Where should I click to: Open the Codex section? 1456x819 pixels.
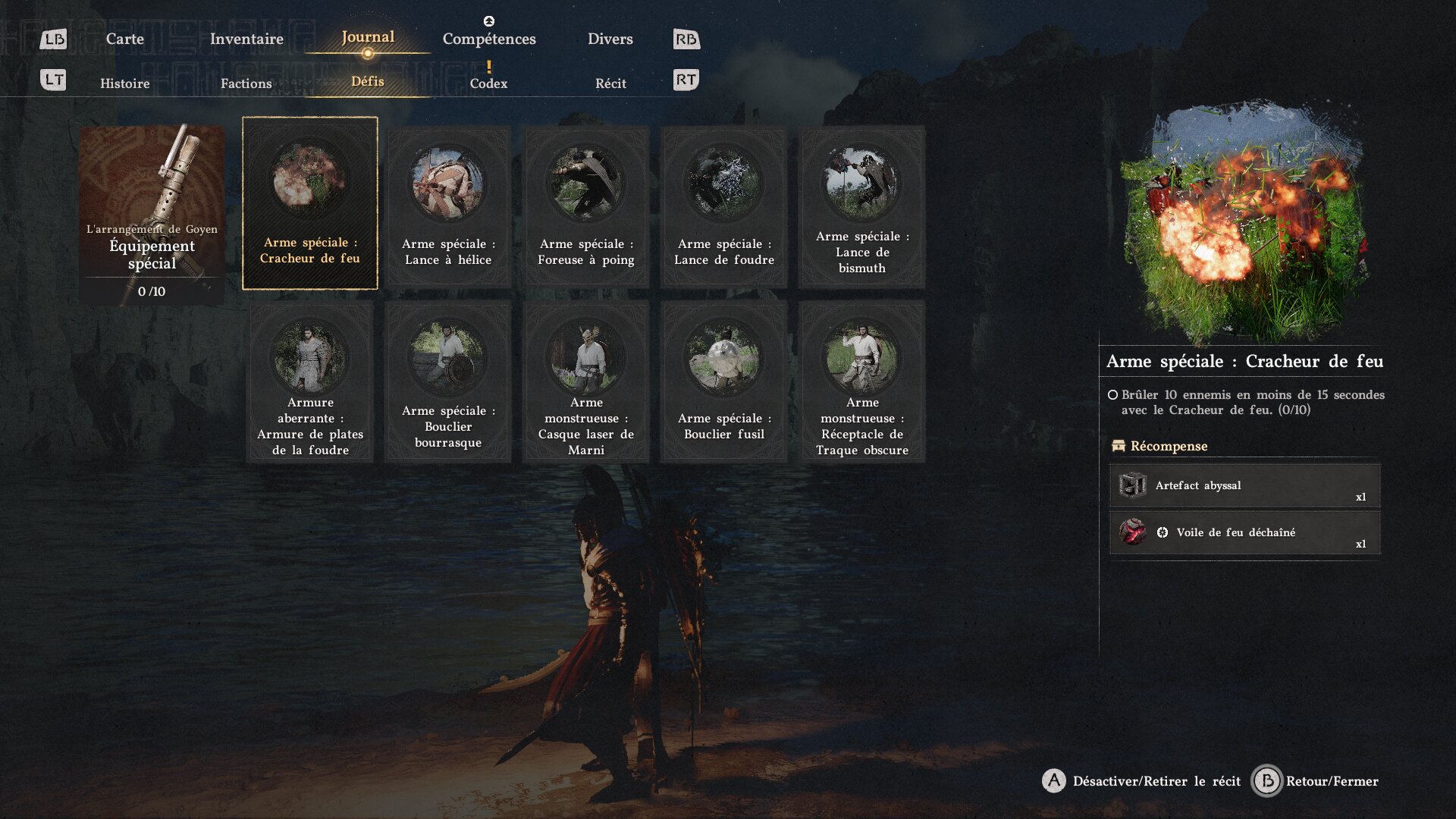(488, 83)
